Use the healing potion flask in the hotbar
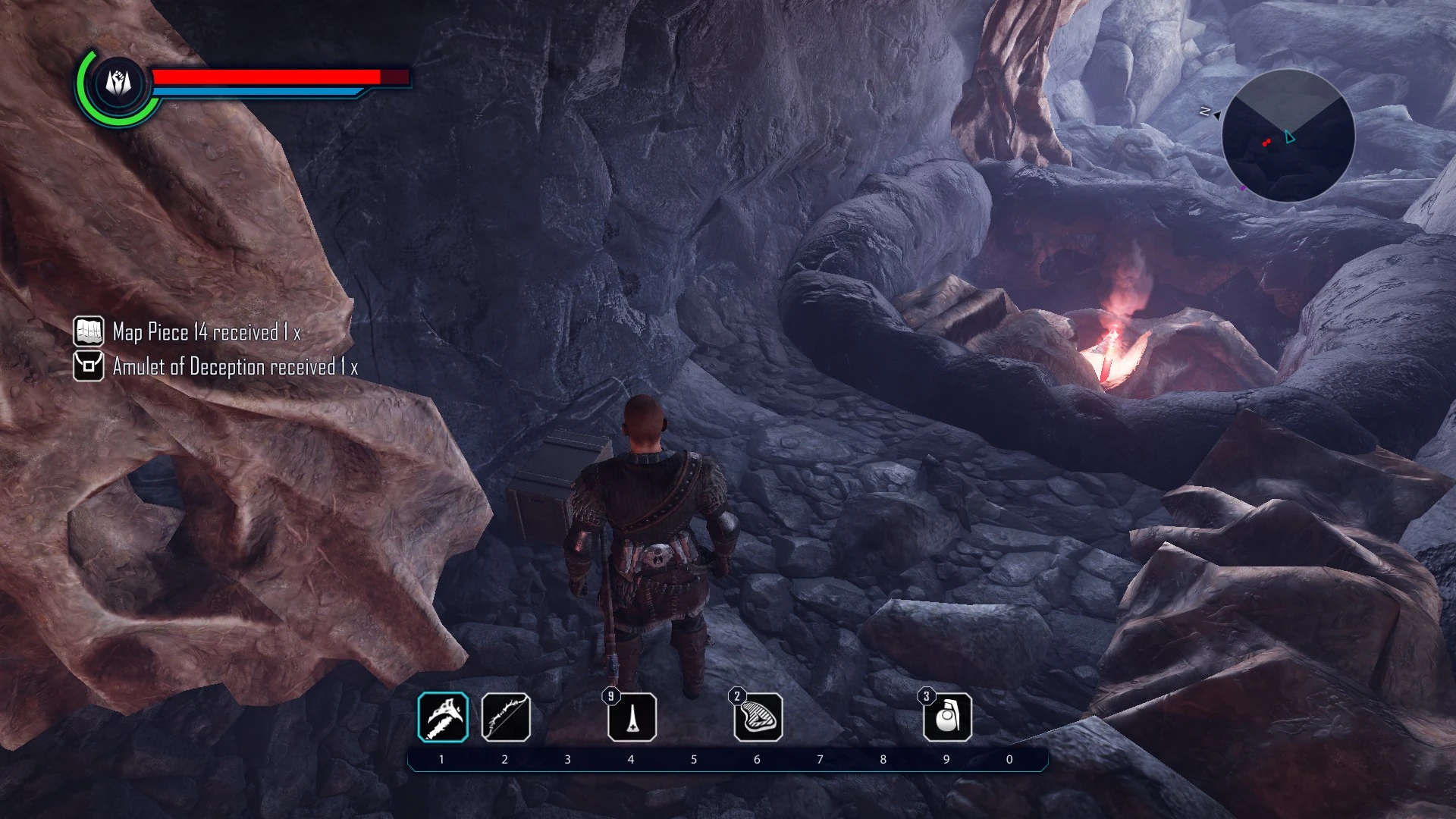The height and width of the screenshot is (819, 1456). pyautogui.click(x=632, y=717)
